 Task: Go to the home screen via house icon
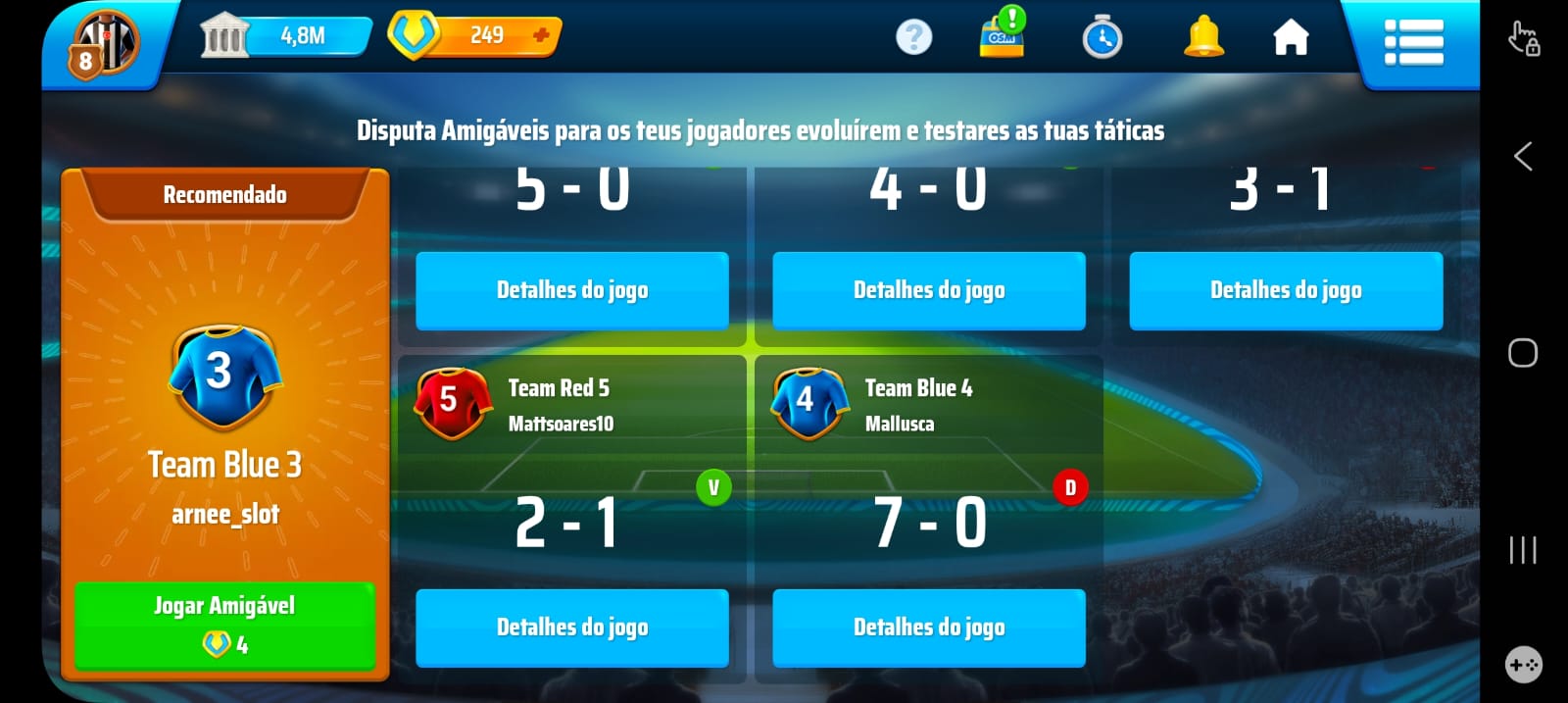(1290, 38)
